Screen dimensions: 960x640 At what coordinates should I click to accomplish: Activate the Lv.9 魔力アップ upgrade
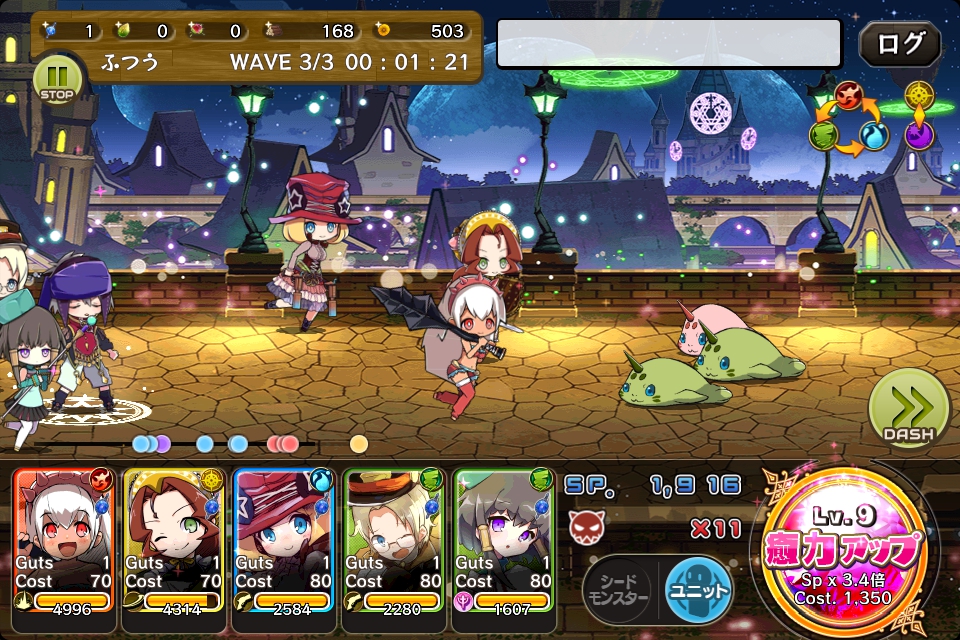(x=842, y=550)
